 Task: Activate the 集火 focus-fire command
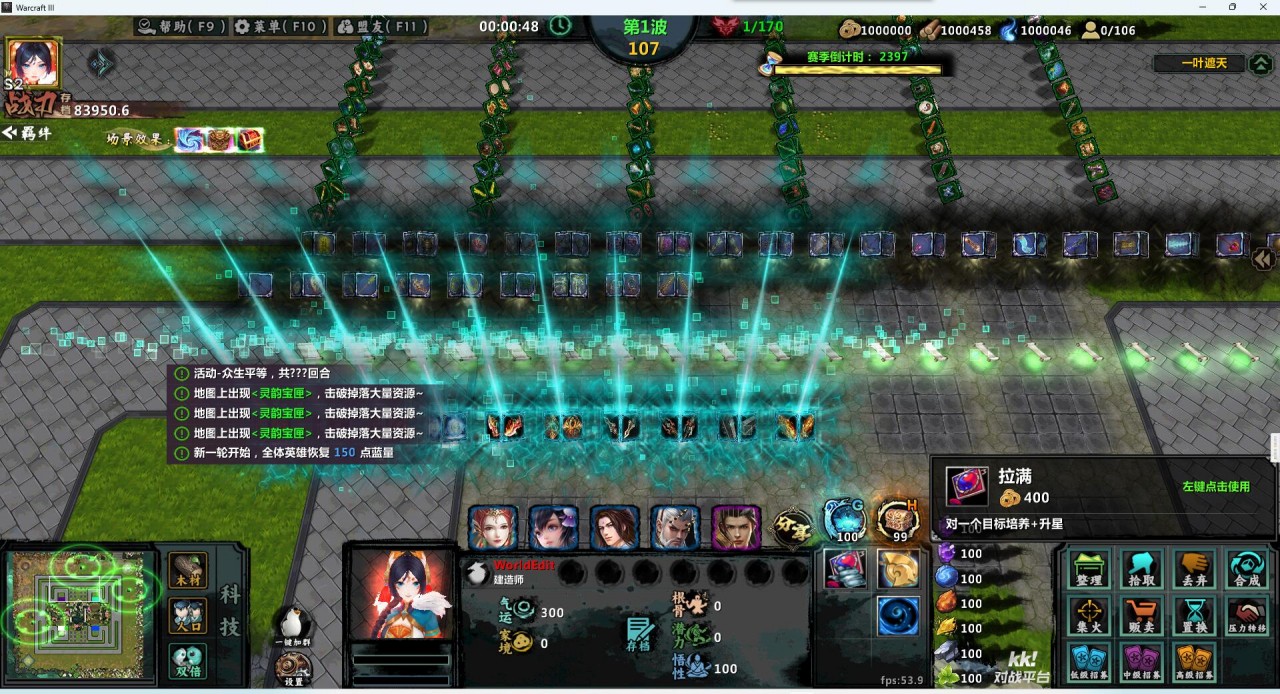tap(1089, 616)
